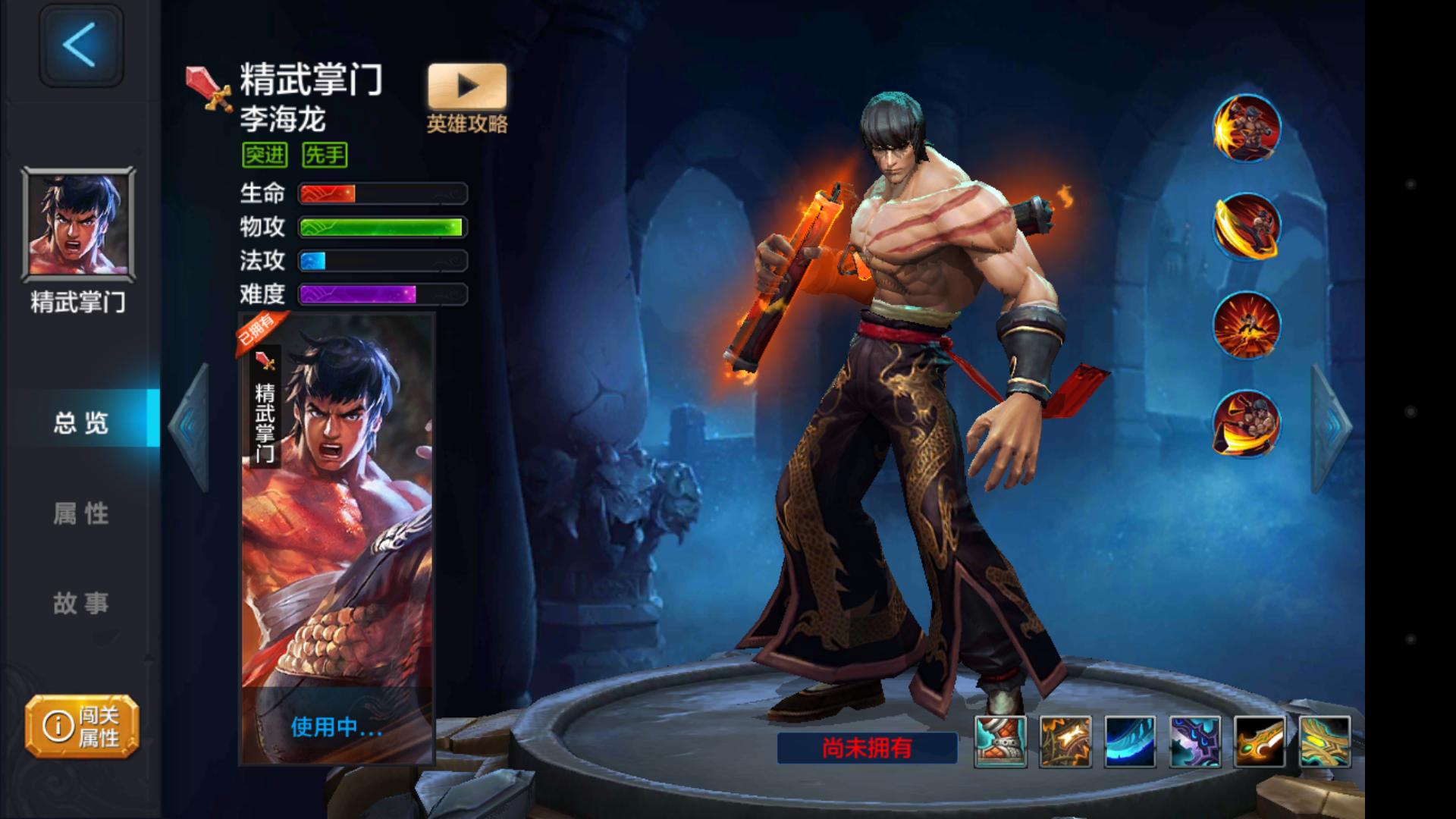Show the previous skin with left arrow
1456x819 pixels.
[190, 426]
